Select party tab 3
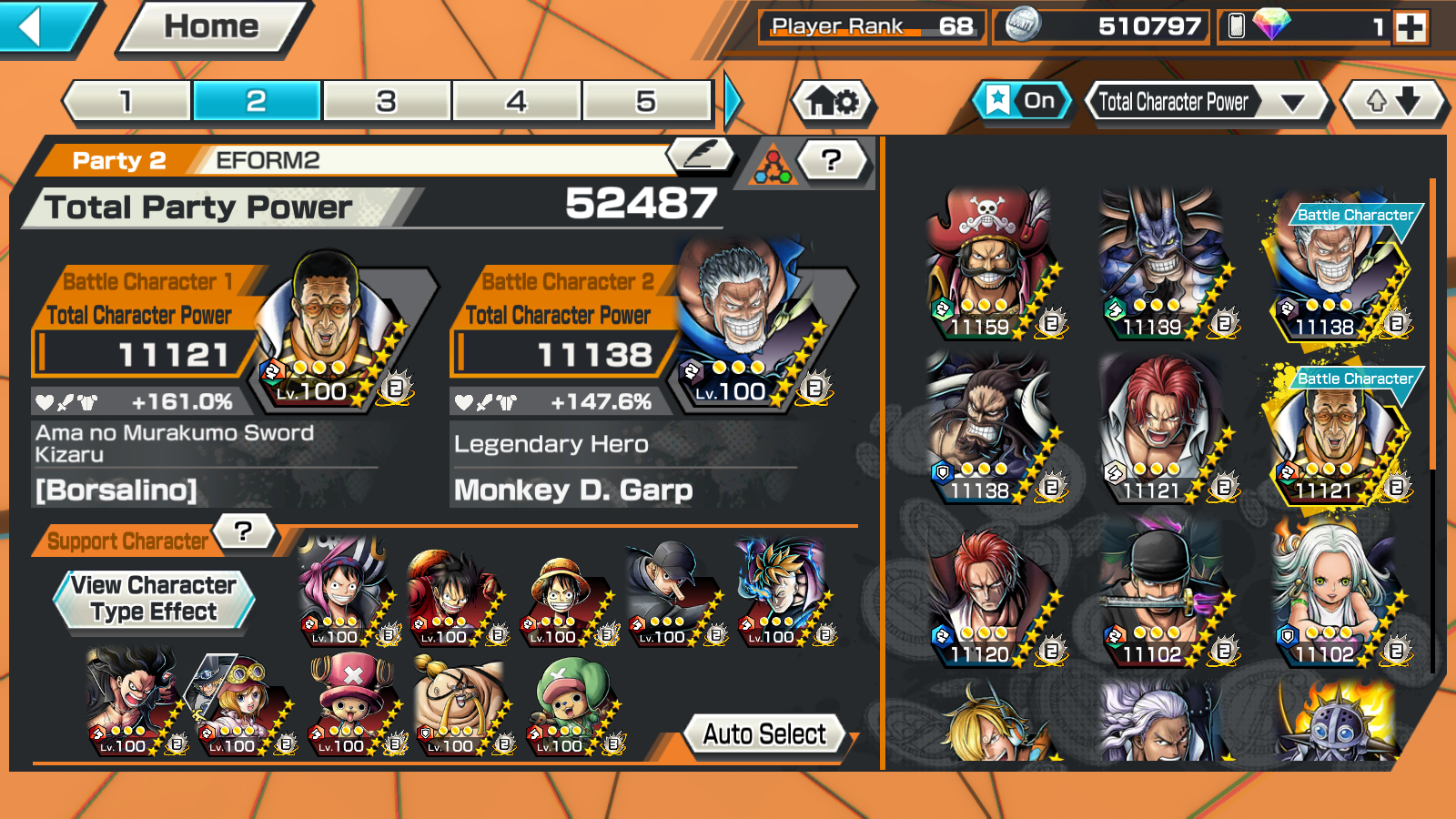Screen dimensions: 1456x819 pos(387,101)
